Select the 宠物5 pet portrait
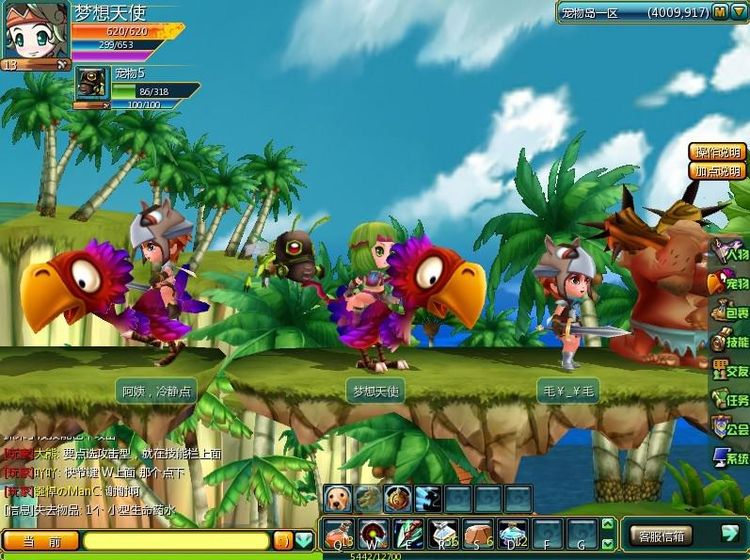This screenshot has width=750, height=560. click(x=92, y=84)
